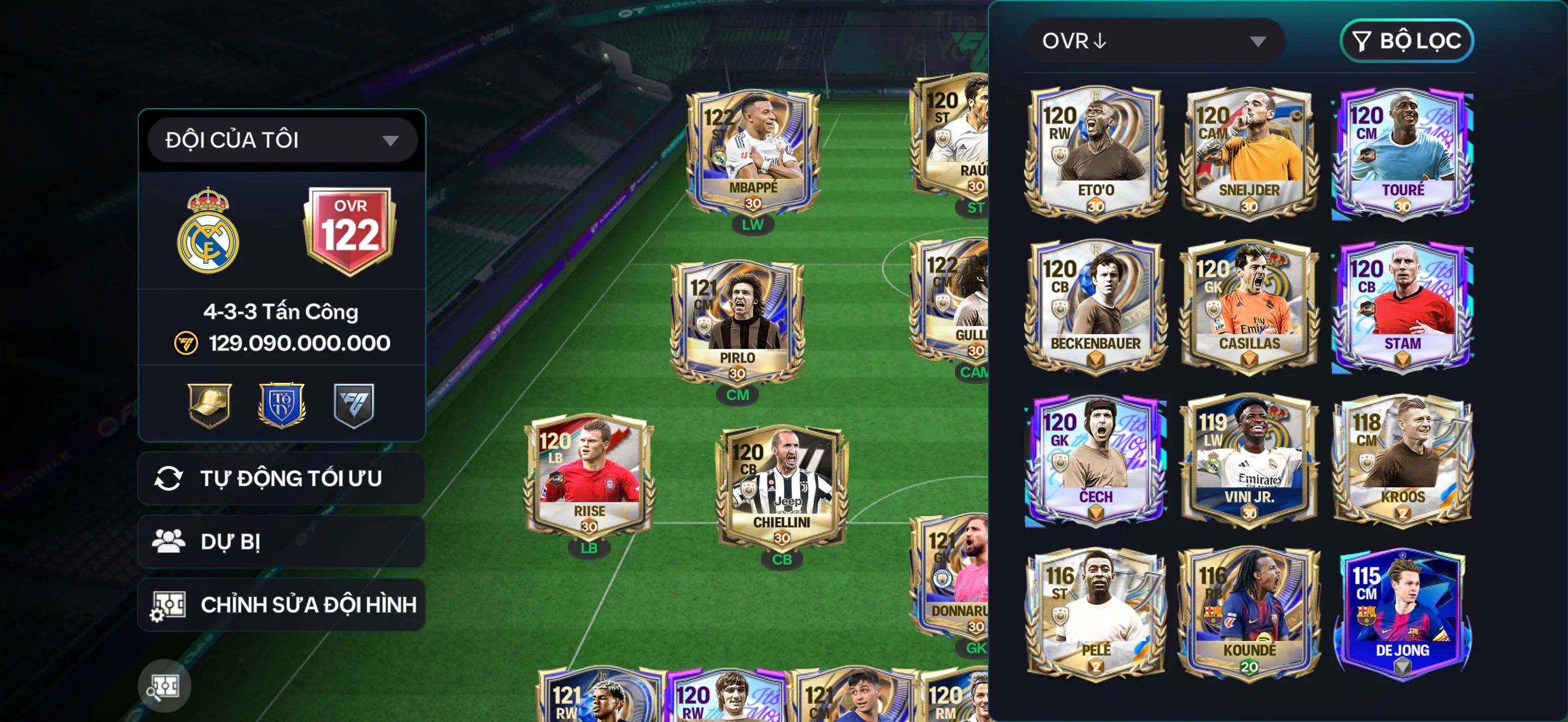Select the Čech GK card
Viewport: 1568px width, 722px height.
[1095, 459]
